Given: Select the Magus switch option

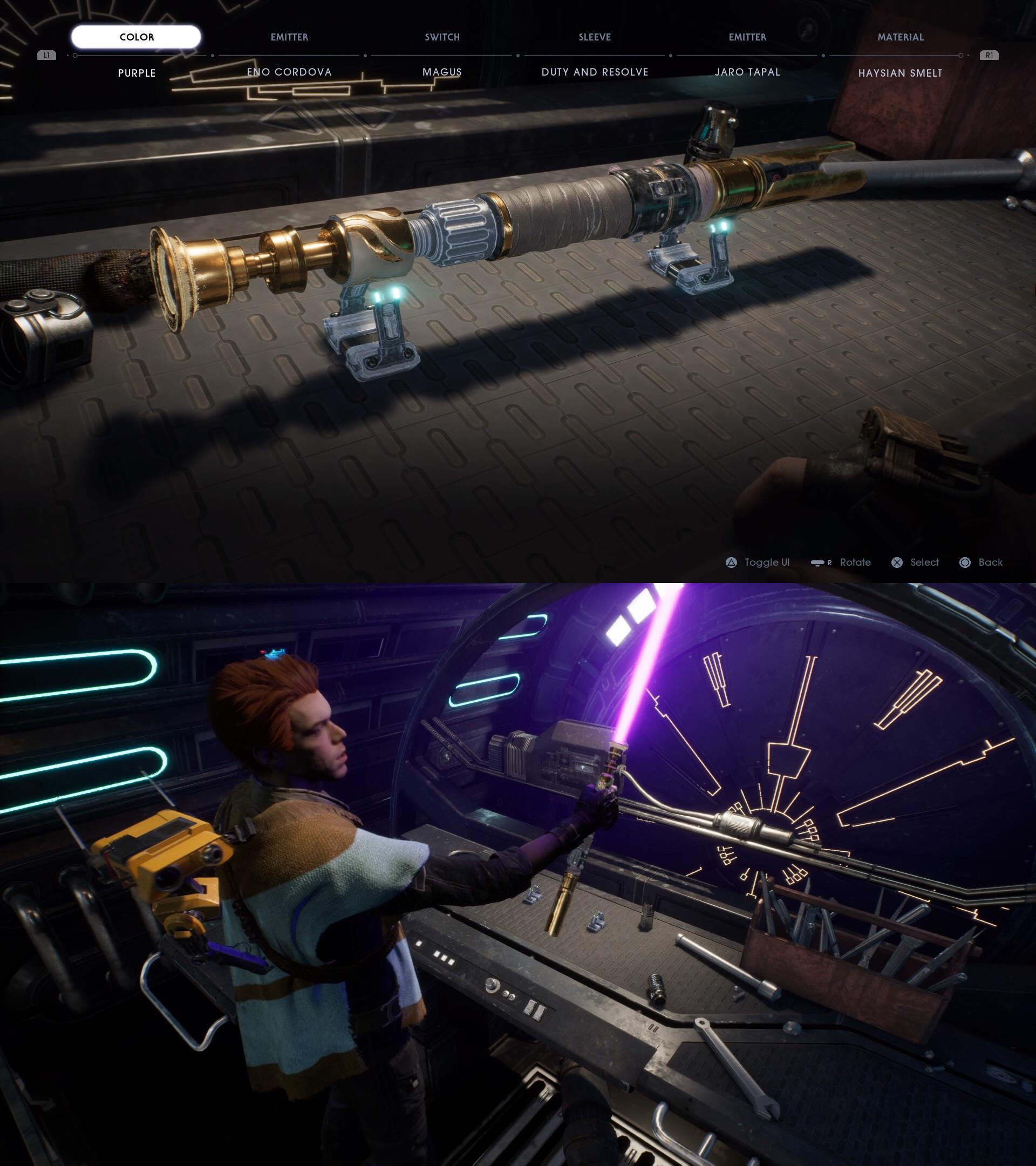Looking at the screenshot, I should 442,72.
